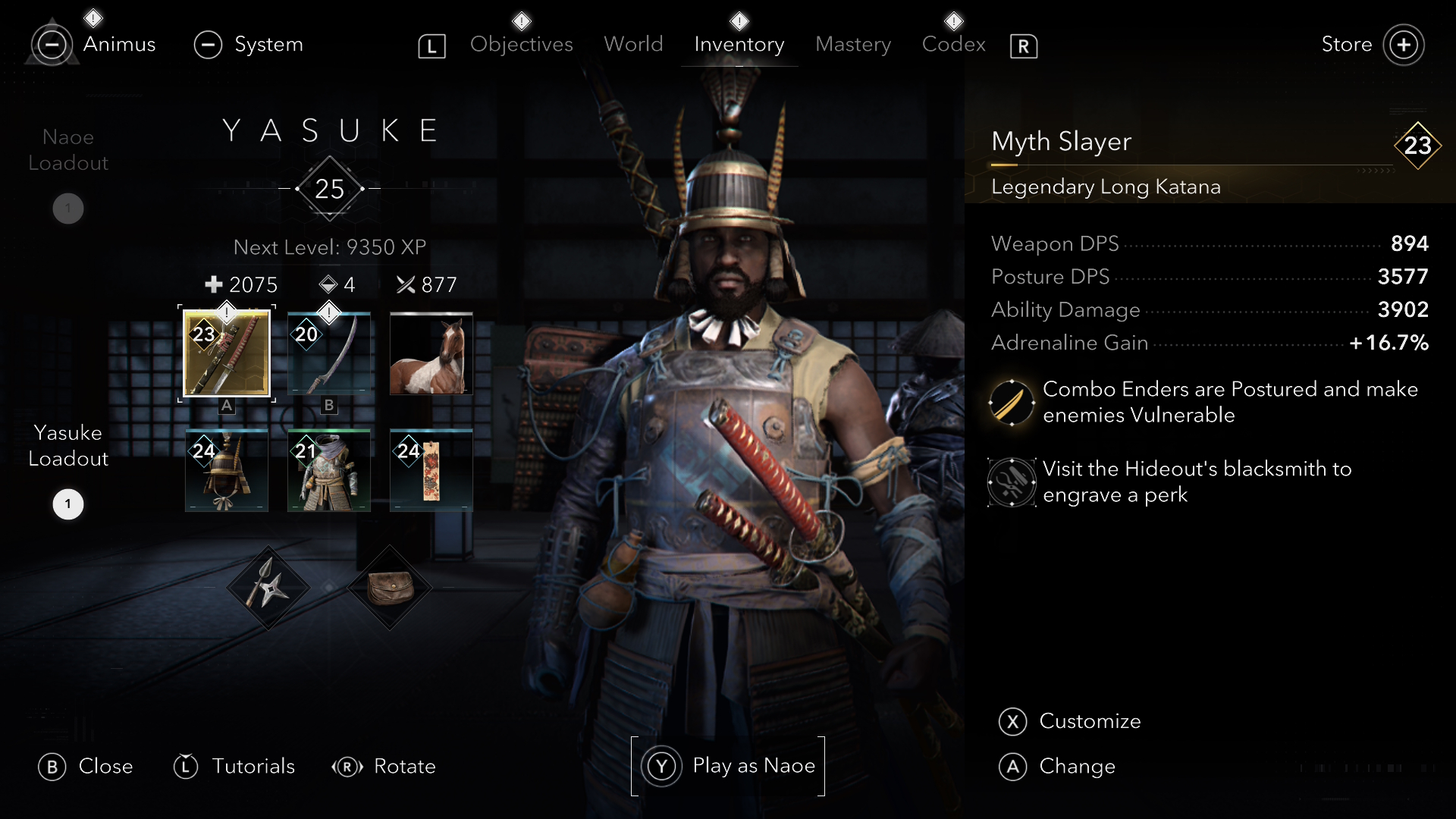Screen dimensions: 1456x819
Task: Open the leather pouch slot
Action: point(389,588)
